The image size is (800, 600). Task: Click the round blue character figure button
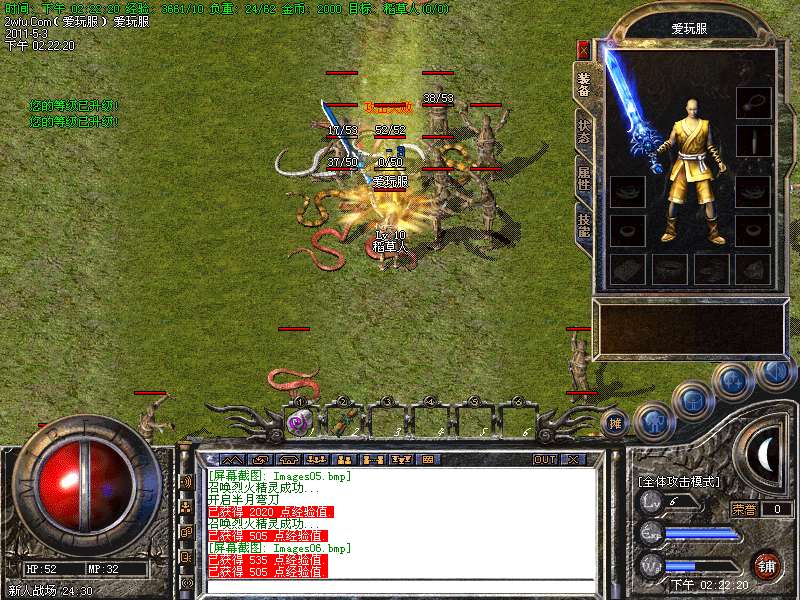tap(654, 421)
